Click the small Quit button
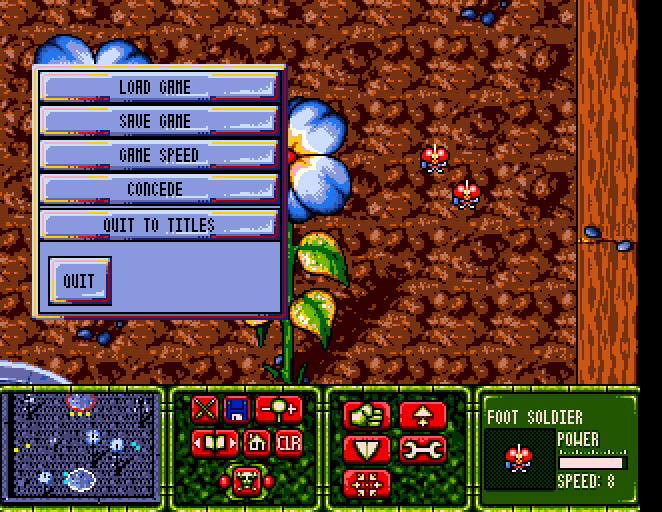 pos(79,280)
